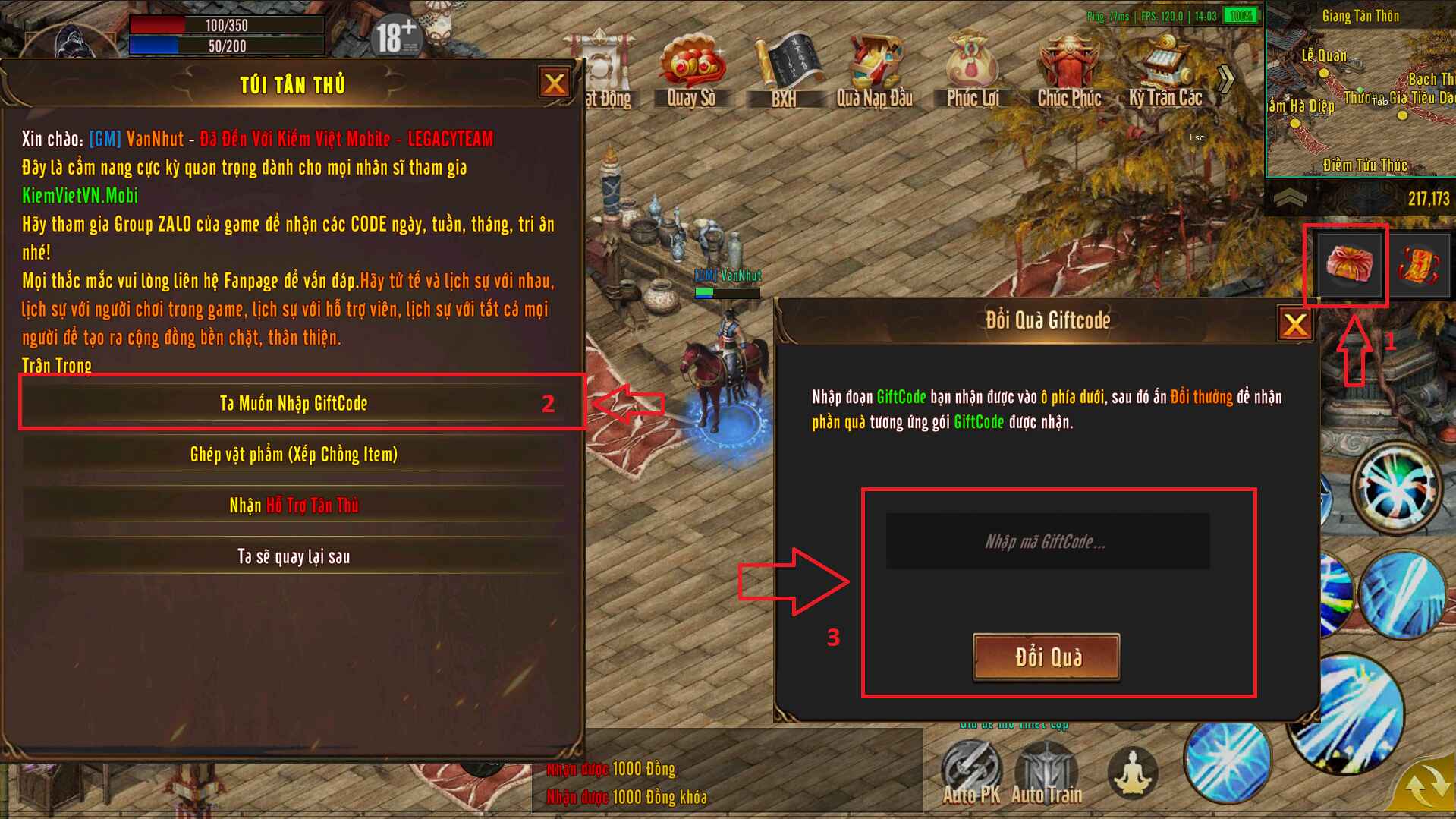The height and width of the screenshot is (819, 1456).
Task: Open the Chúc Phúc blessing menu
Action: 1069,71
